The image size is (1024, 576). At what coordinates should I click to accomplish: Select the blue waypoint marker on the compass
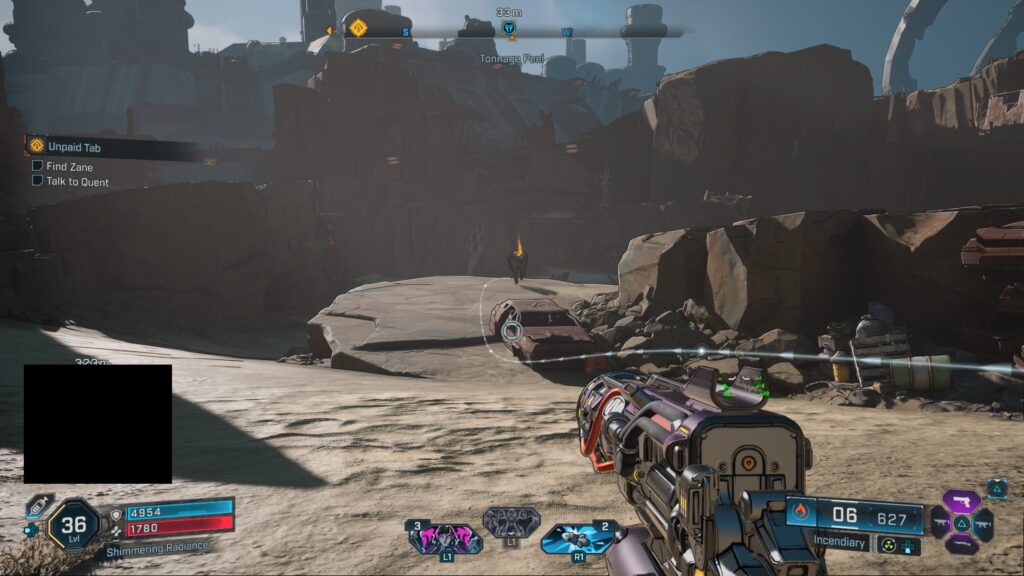[509, 30]
